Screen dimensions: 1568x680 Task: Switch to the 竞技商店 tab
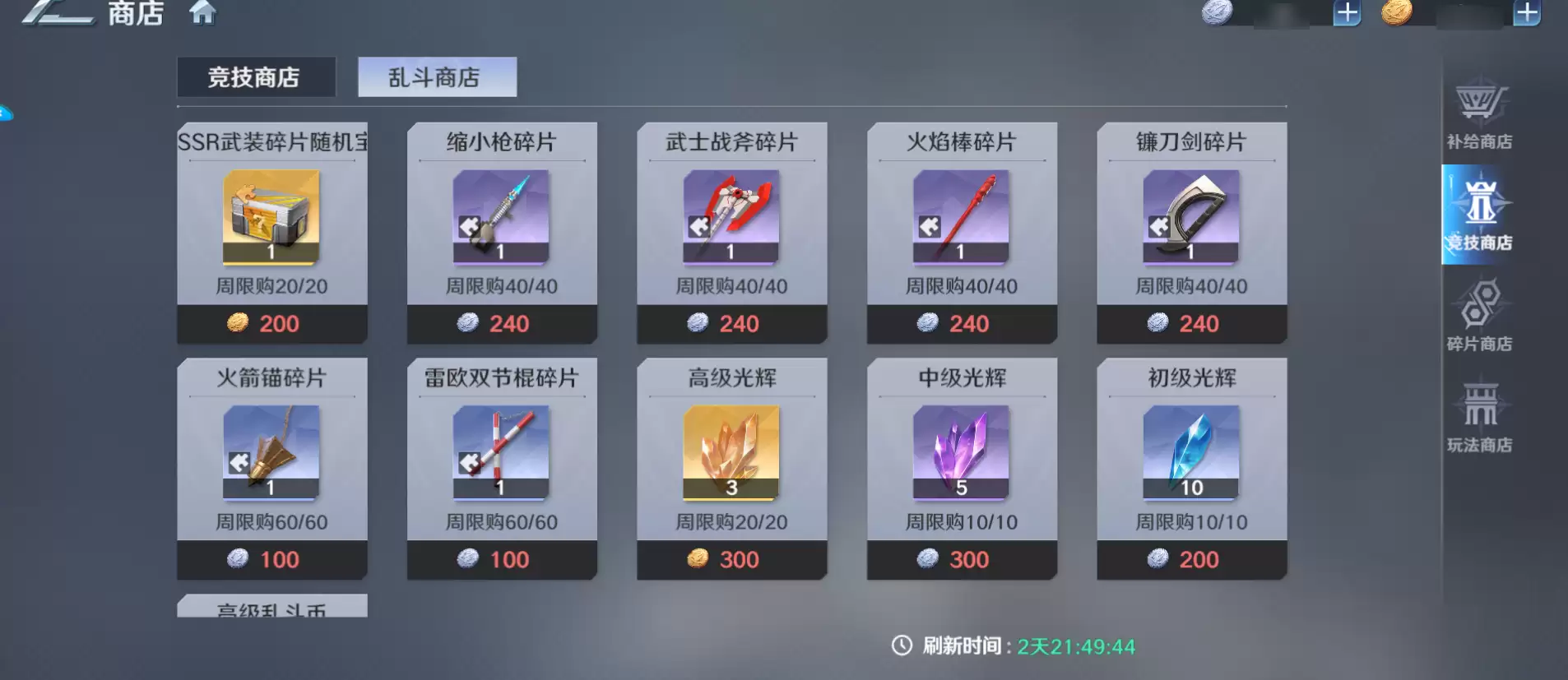coord(257,76)
